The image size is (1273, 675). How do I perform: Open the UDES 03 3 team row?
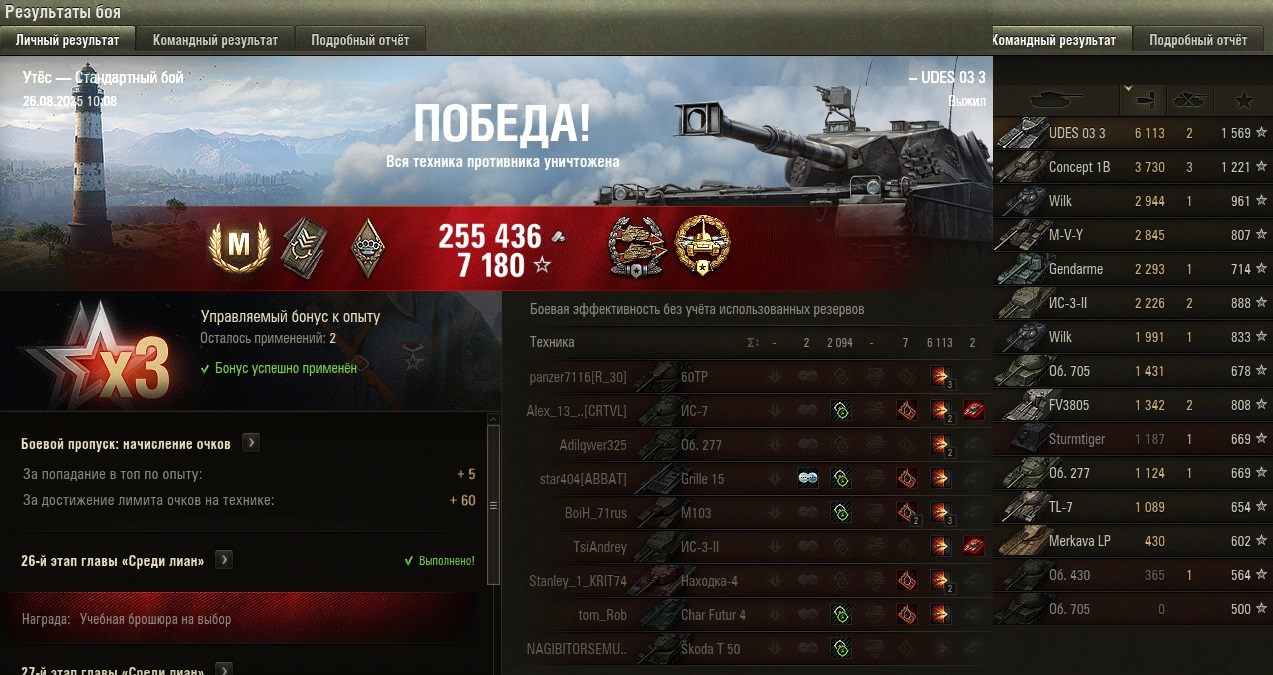click(1130, 133)
